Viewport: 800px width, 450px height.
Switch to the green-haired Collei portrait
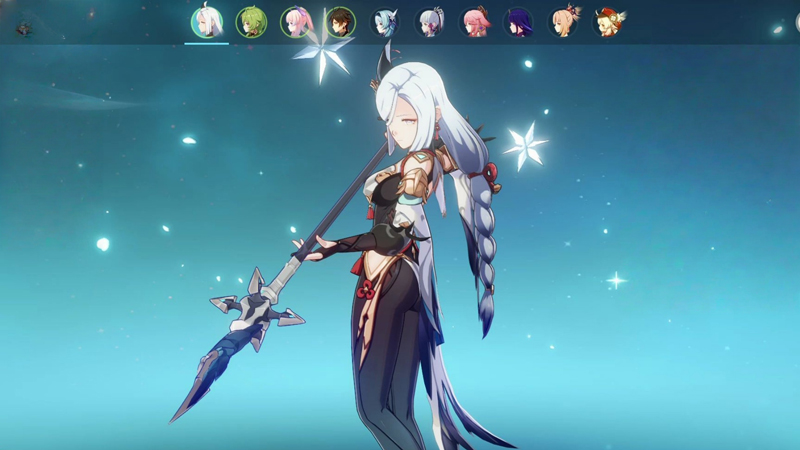pyautogui.click(x=251, y=22)
